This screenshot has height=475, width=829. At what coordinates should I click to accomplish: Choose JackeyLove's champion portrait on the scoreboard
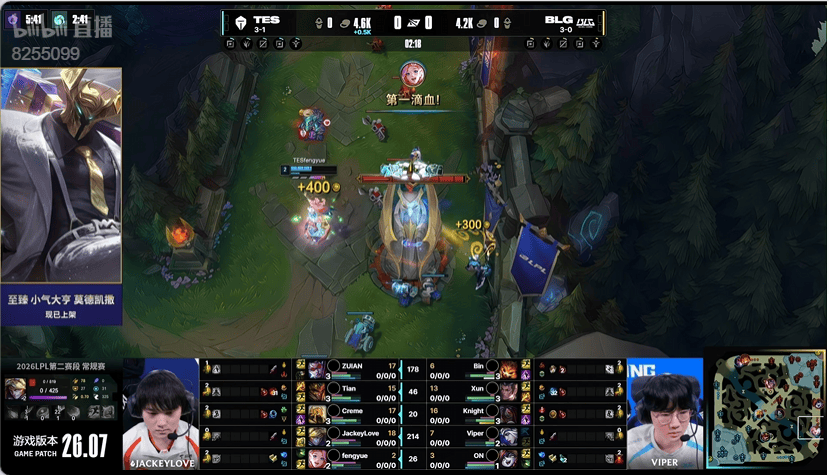(317, 434)
